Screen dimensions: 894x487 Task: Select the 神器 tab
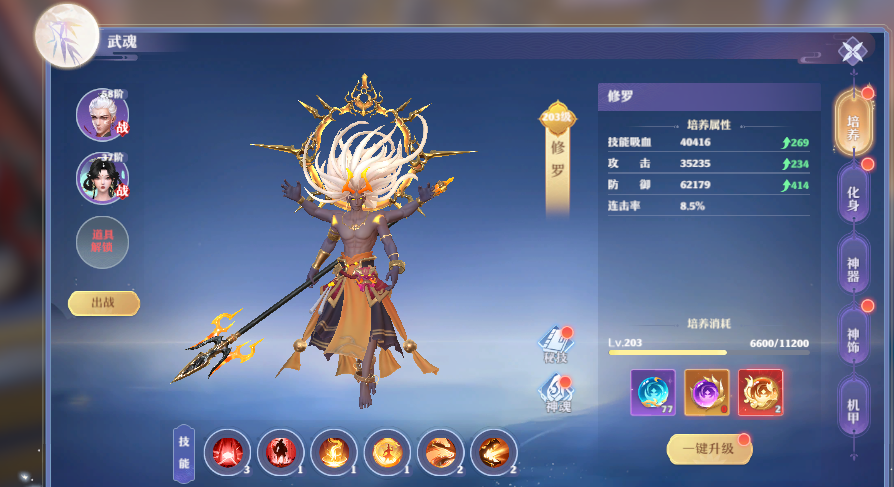coord(852,264)
